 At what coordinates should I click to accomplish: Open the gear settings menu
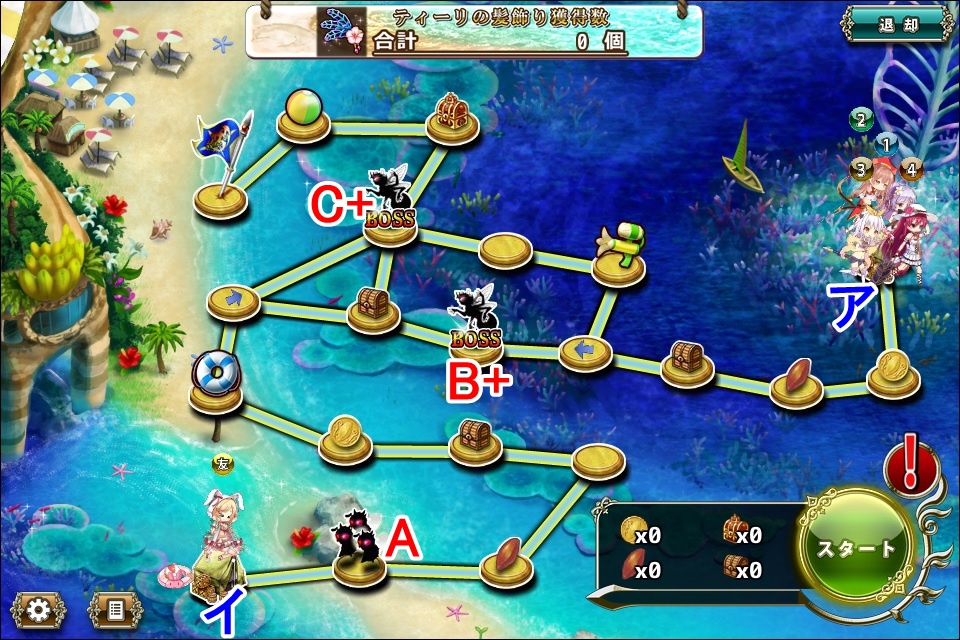click(38, 608)
